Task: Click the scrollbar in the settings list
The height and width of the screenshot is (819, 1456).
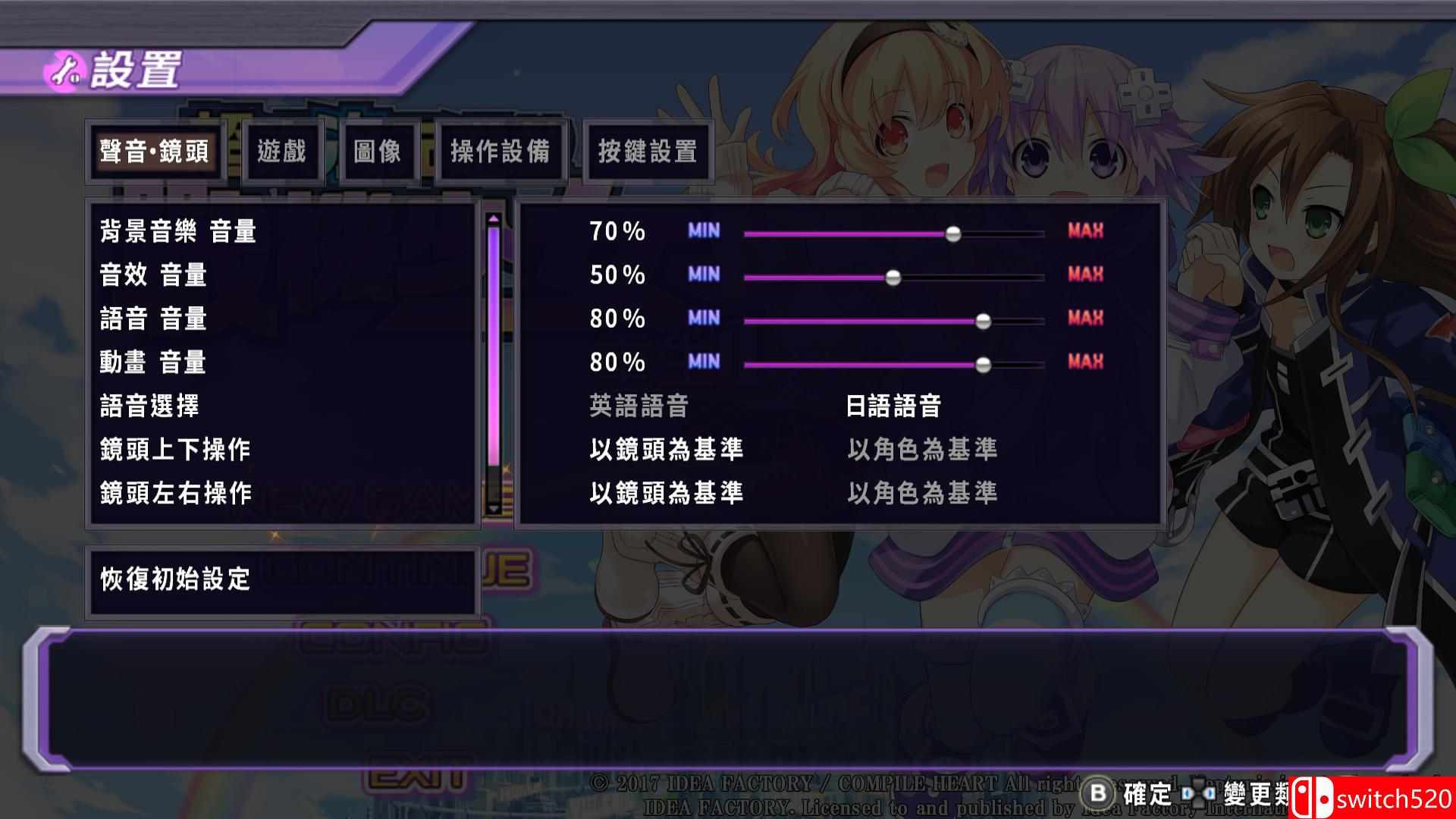Action: point(494,341)
